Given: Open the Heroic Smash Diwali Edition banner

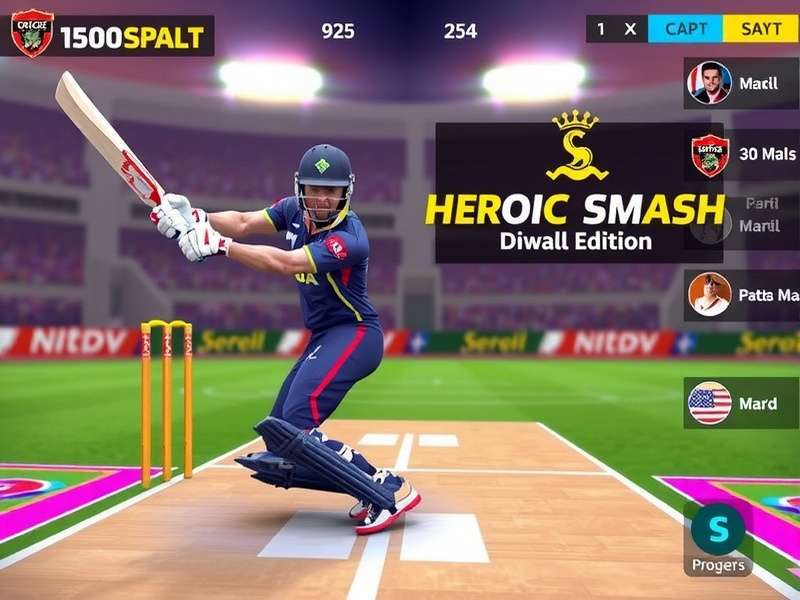Looking at the screenshot, I should pos(578,193).
